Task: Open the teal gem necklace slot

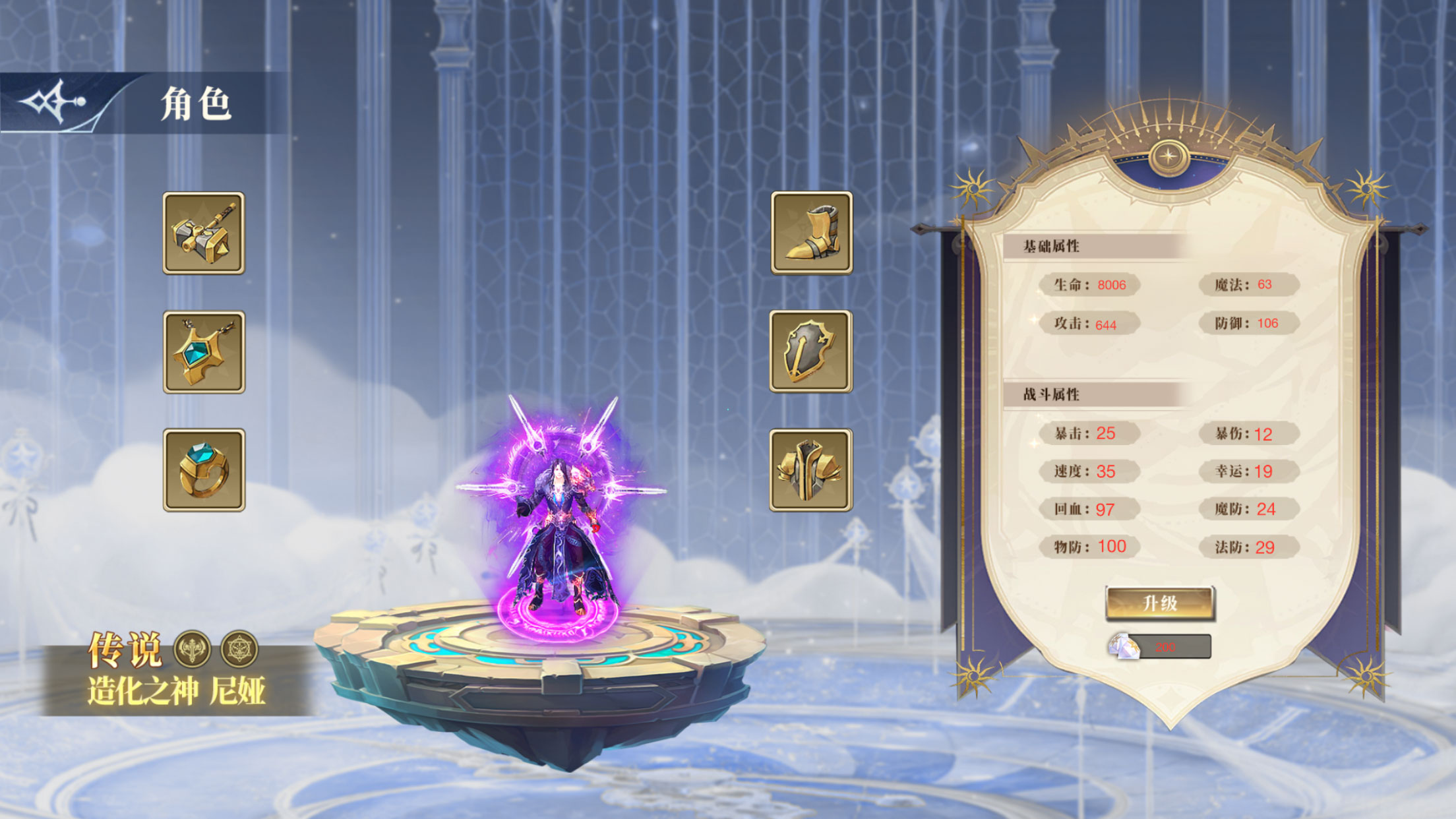Action: [x=204, y=352]
